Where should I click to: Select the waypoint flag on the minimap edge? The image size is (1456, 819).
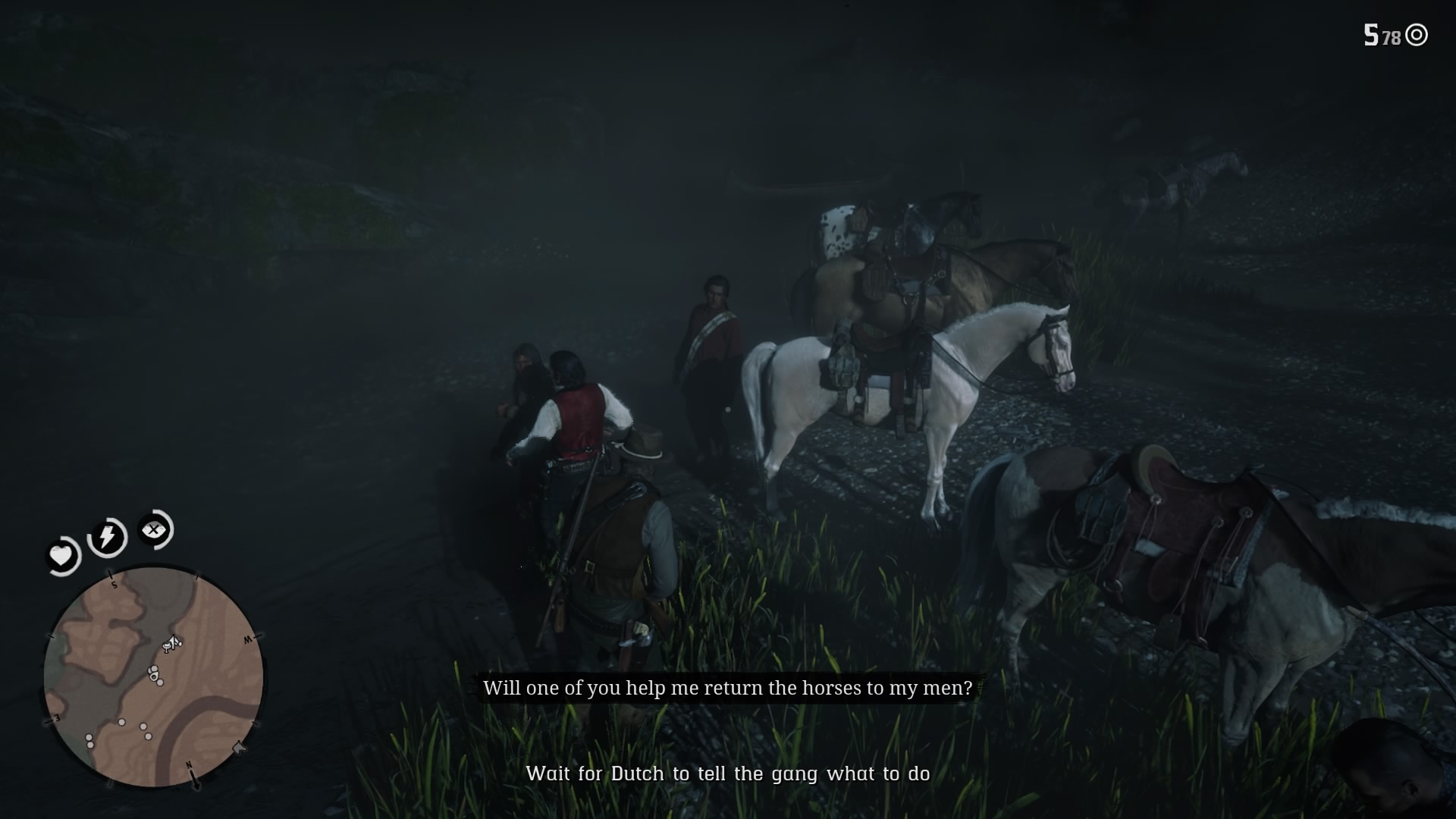239,748
